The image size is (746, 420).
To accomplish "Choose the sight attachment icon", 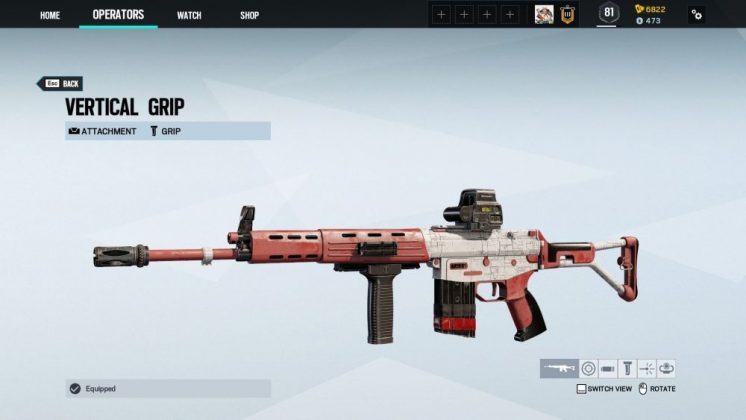I will tap(588, 369).
